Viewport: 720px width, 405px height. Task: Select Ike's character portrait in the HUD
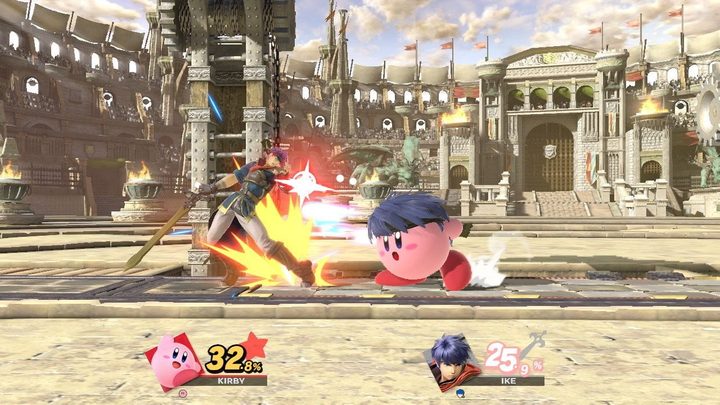coord(452,362)
